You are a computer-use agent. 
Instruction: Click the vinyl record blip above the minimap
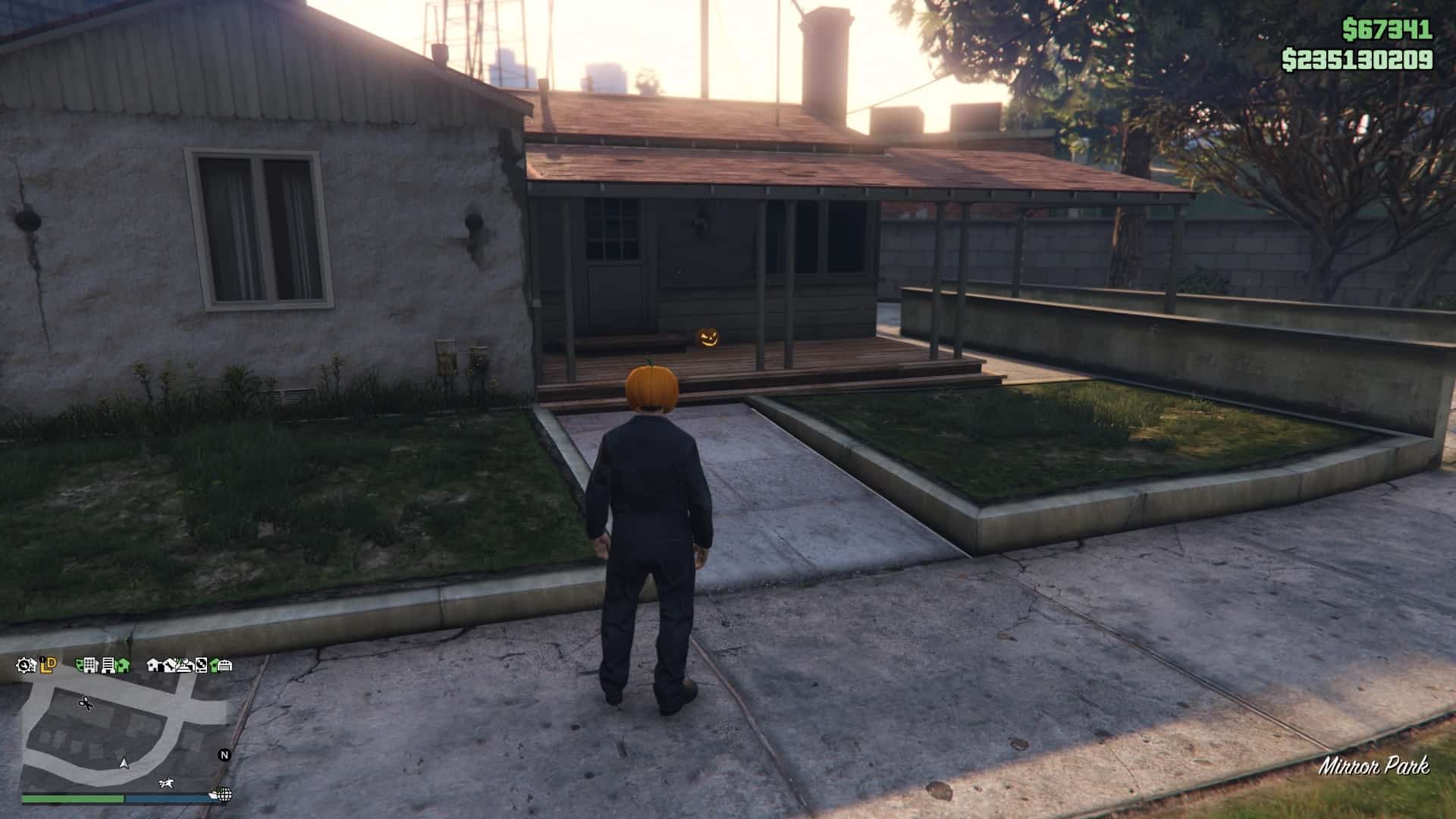[x=201, y=666]
